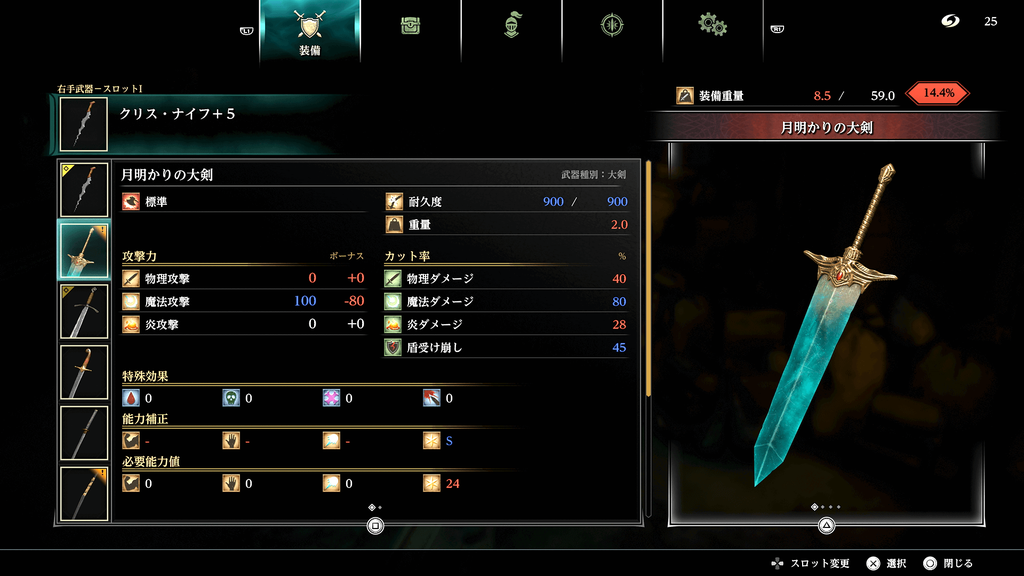This screenshot has width=1024, height=576.
Task: Switch to the treasure chest inventory tab
Action: tap(410, 26)
